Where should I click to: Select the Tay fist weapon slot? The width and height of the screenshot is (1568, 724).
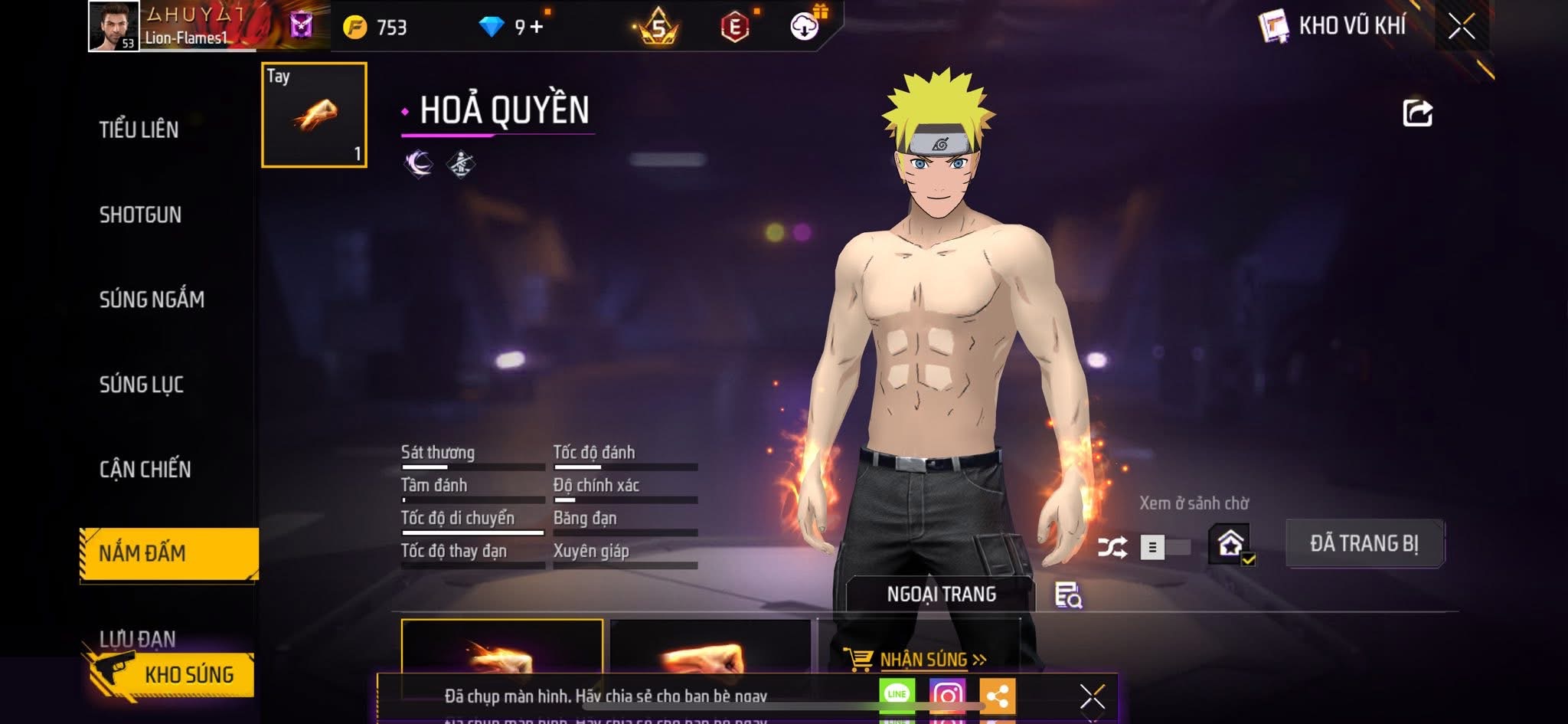[x=314, y=115]
